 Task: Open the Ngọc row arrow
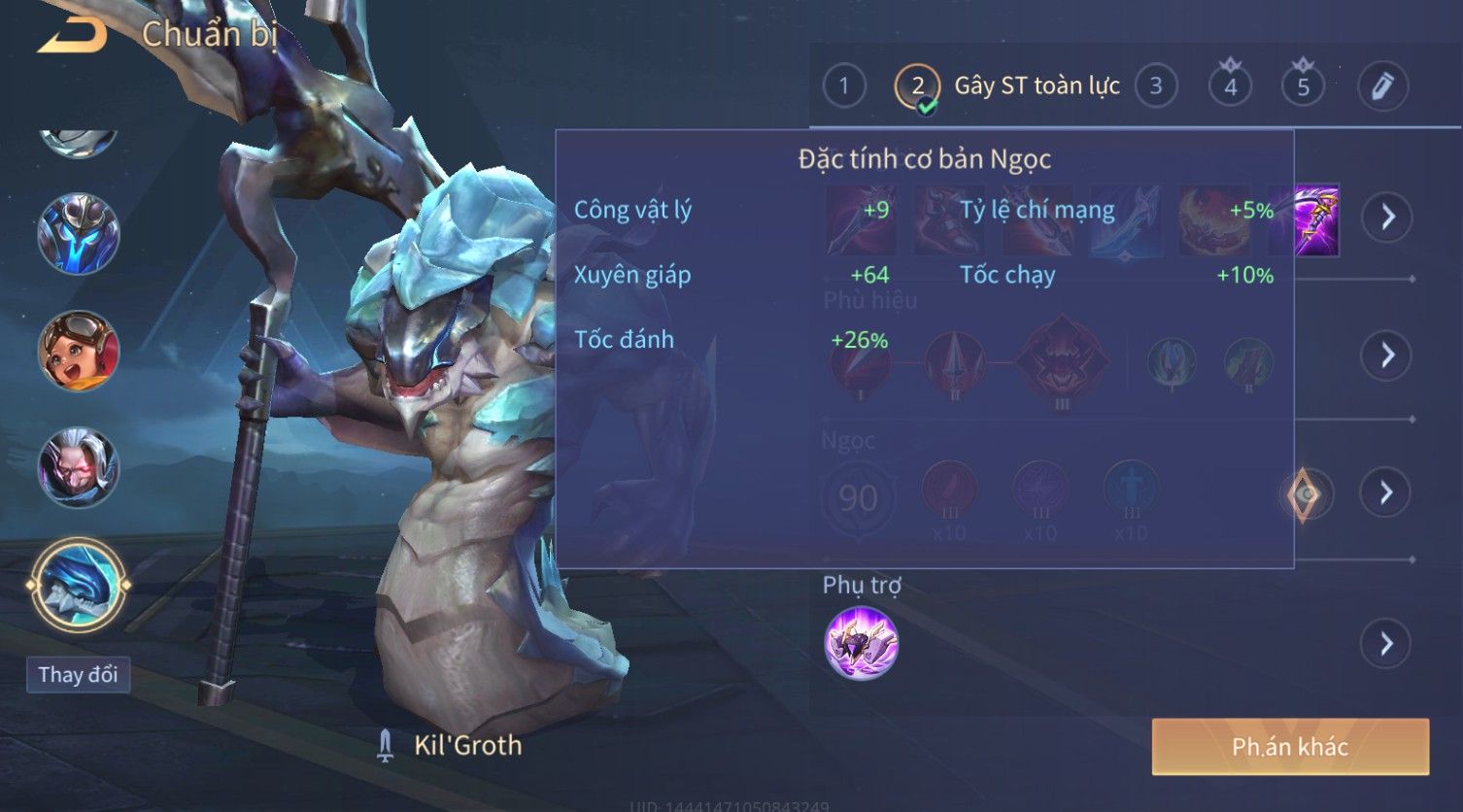(x=1386, y=493)
